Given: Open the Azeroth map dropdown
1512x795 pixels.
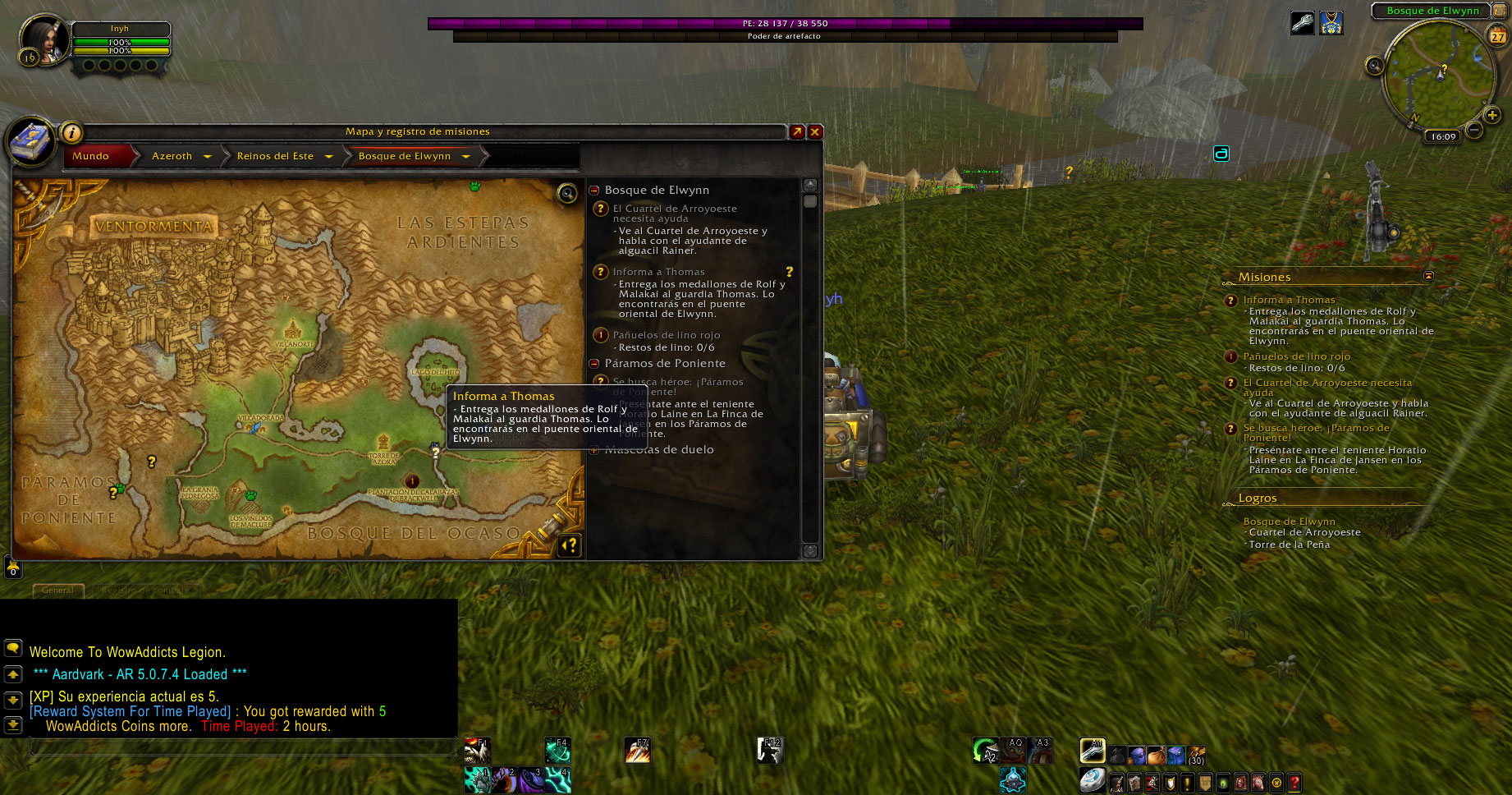Looking at the screenshot, I should click(207, 156).
